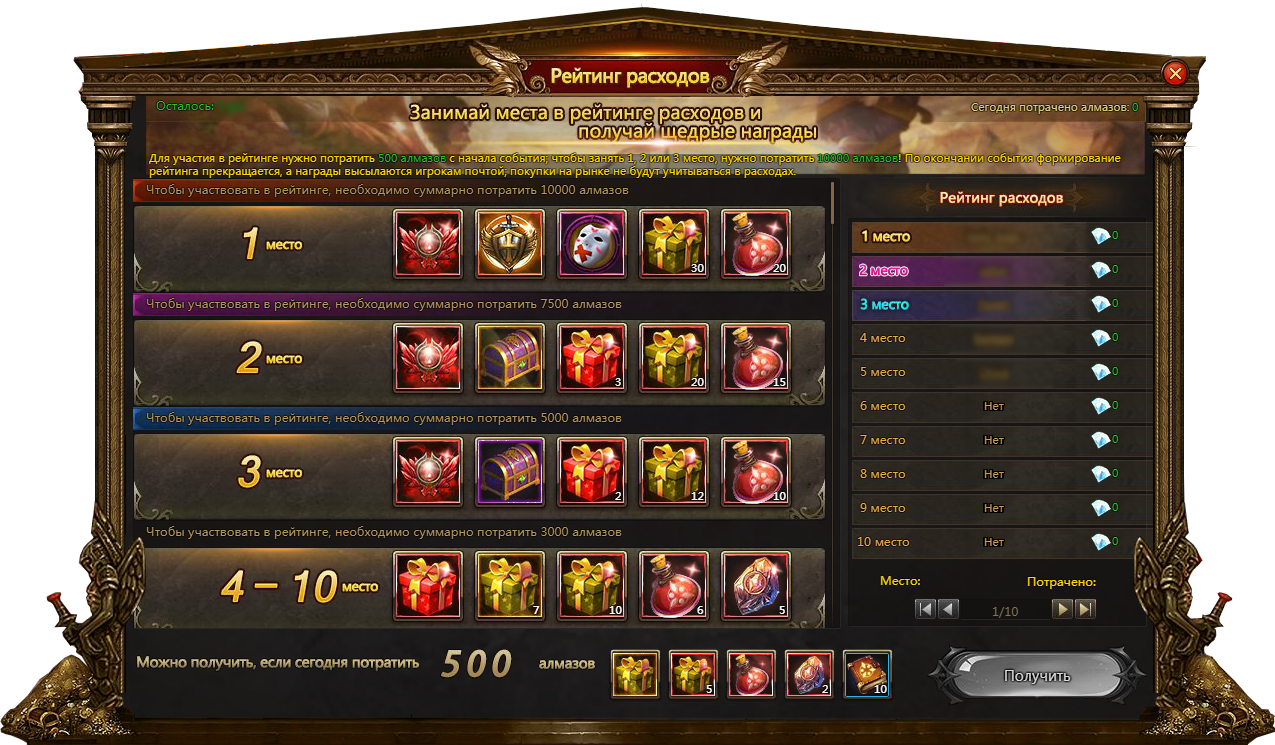
Task: Inspect the crystal reward marked 5
Action: (x=756, y=586)
